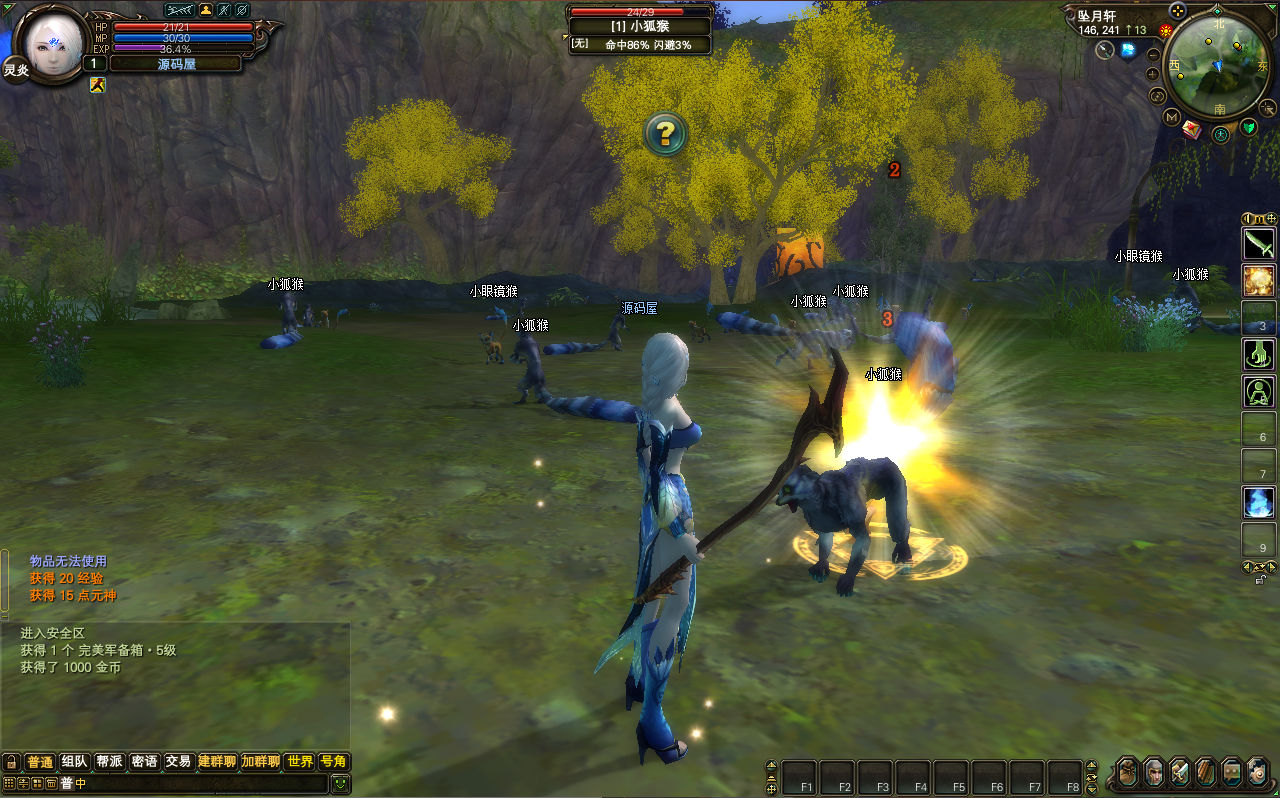
Task: Click the 加群聊 join group chat button
Action: tap(260, 762)
